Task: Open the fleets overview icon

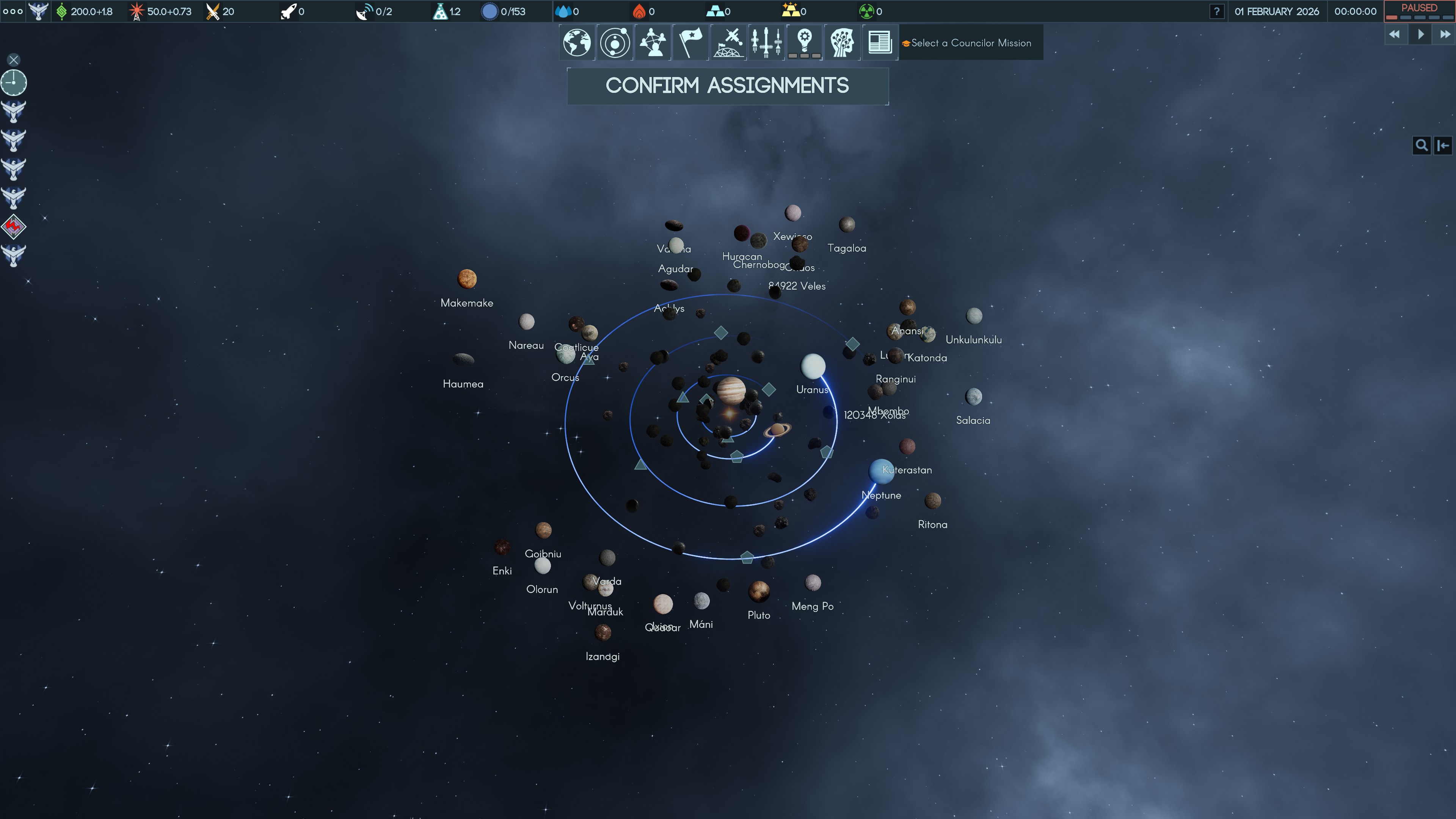Action: (x=766, y=42)
